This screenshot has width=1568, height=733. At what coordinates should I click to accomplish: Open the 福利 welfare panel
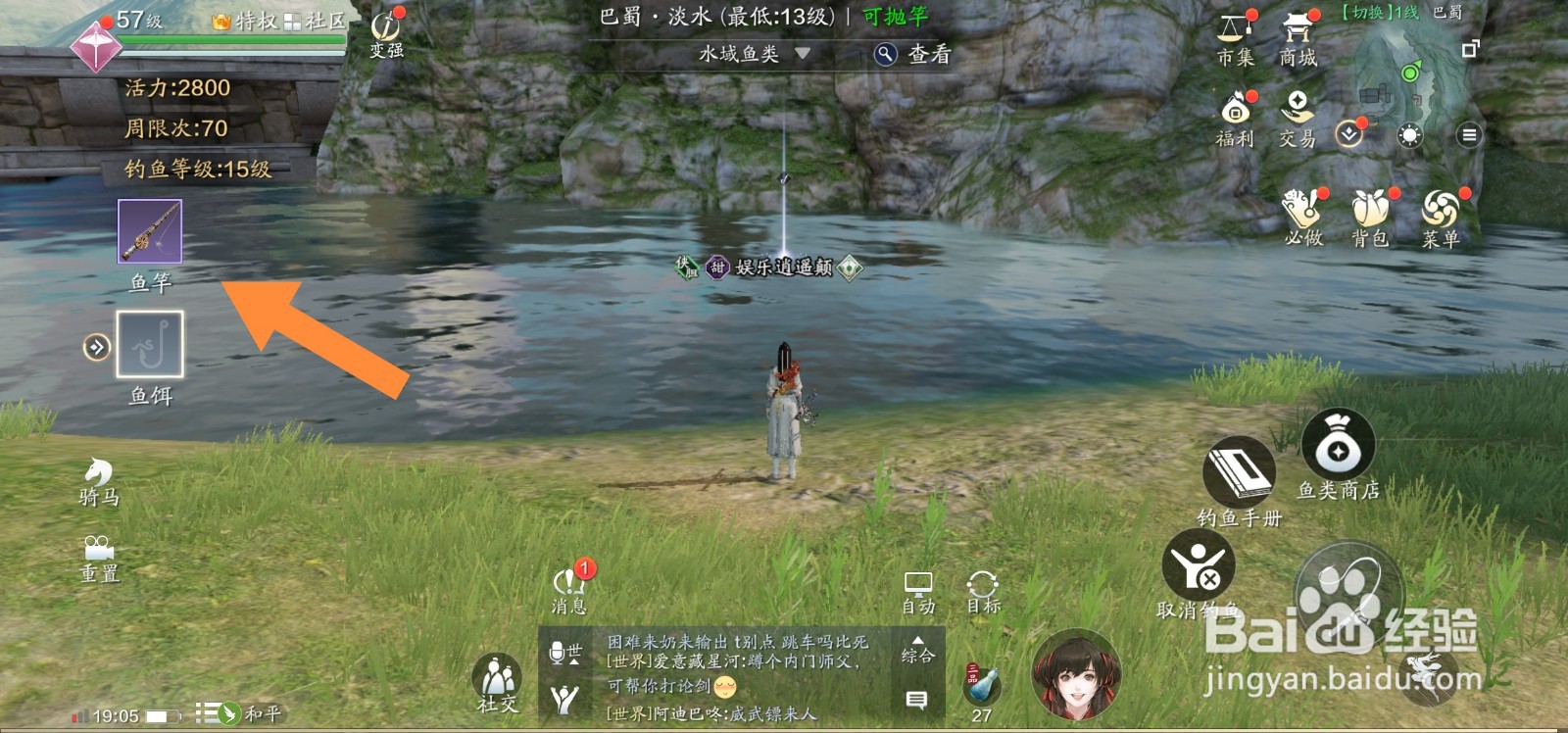pos(1233,113)
